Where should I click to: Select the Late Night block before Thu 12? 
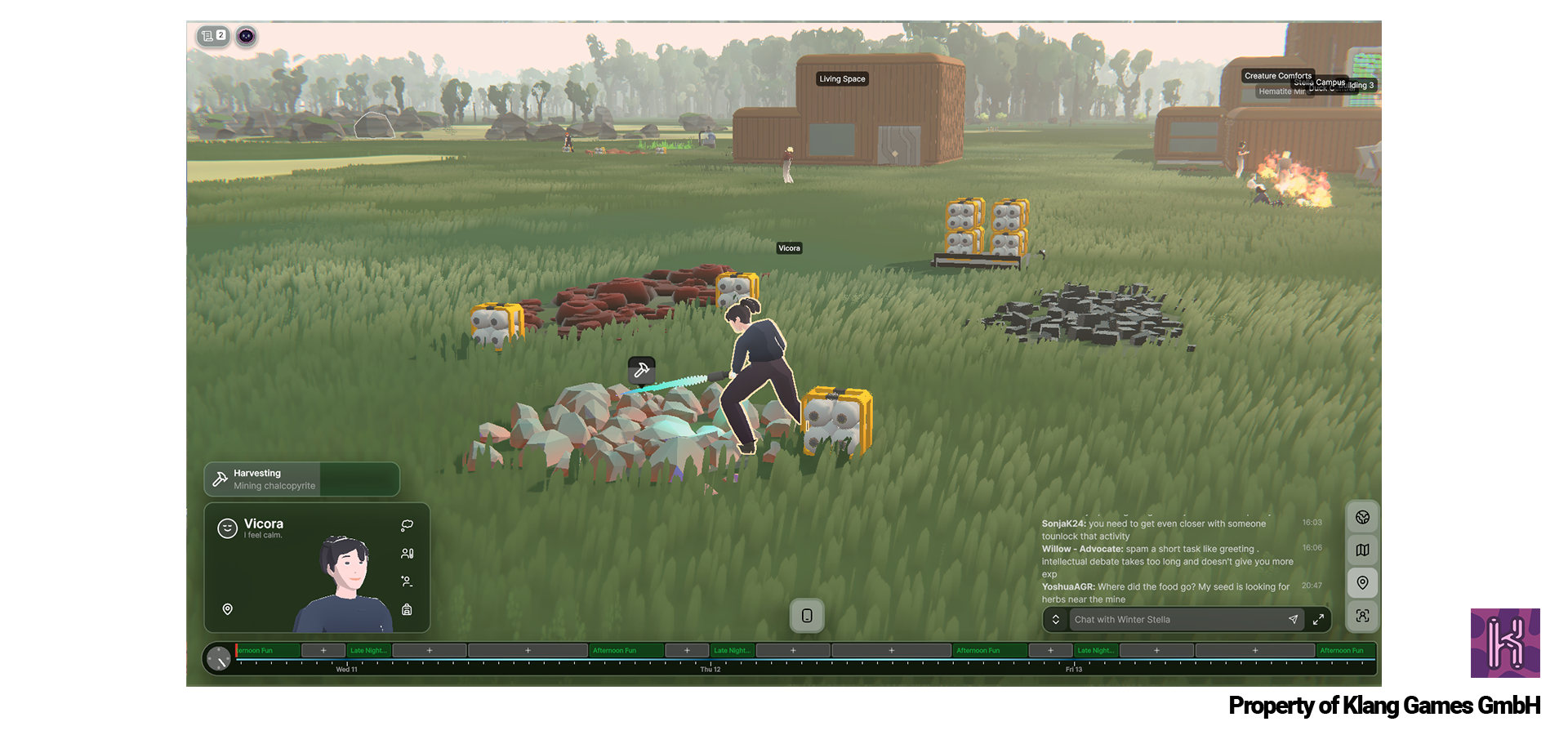[732, 651]
